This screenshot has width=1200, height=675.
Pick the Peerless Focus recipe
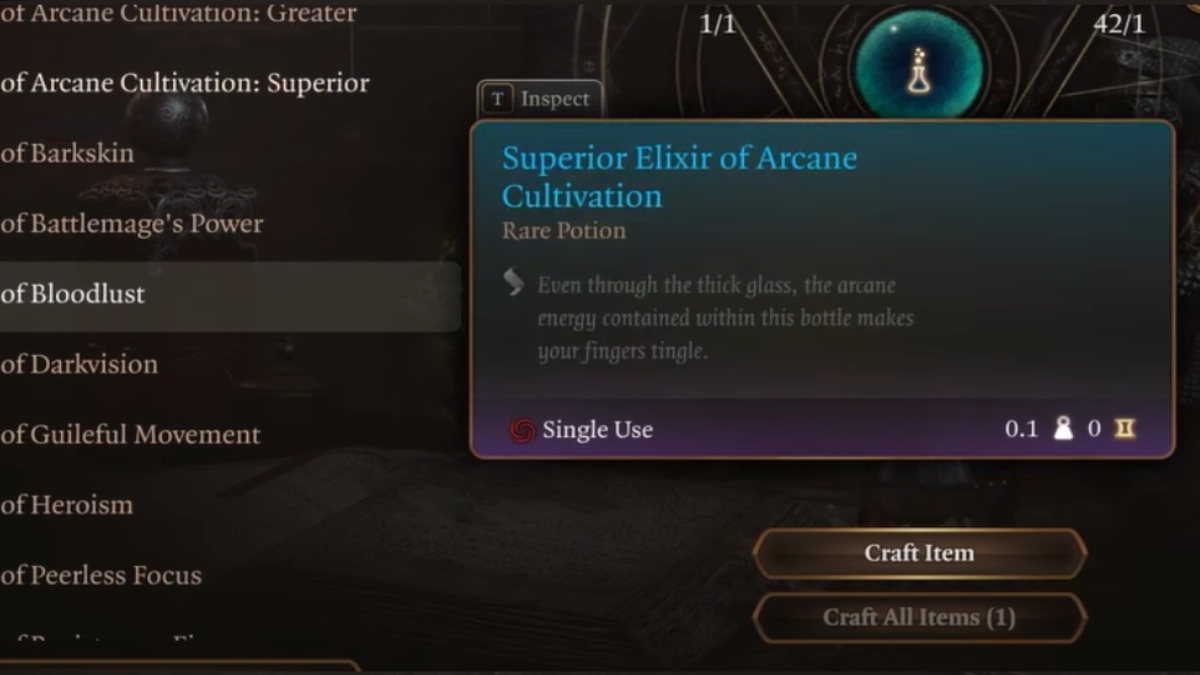click(x=101, y=575)
